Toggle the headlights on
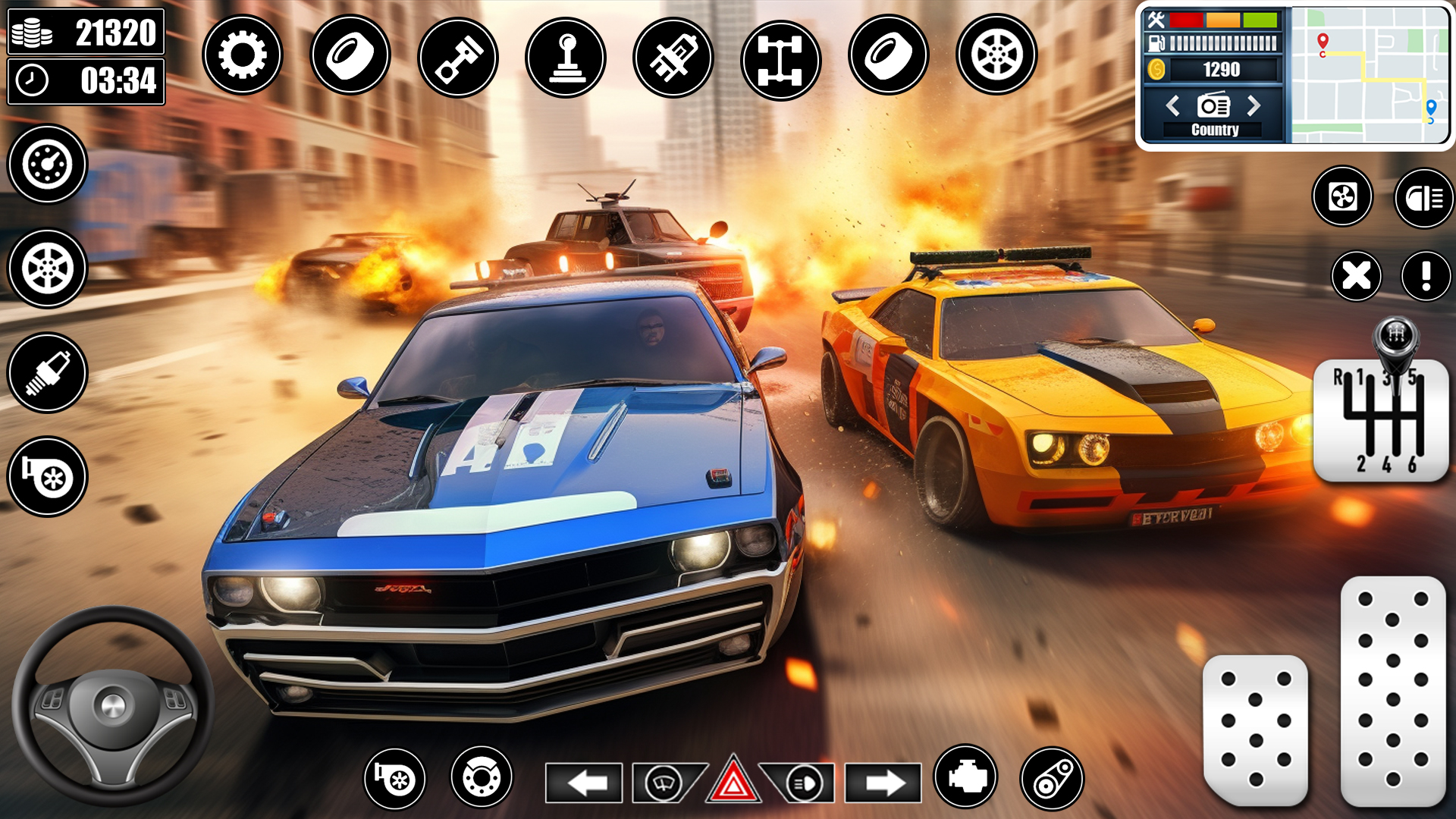The width and height of the screenshot is (1456, 819). click(807, 785)
